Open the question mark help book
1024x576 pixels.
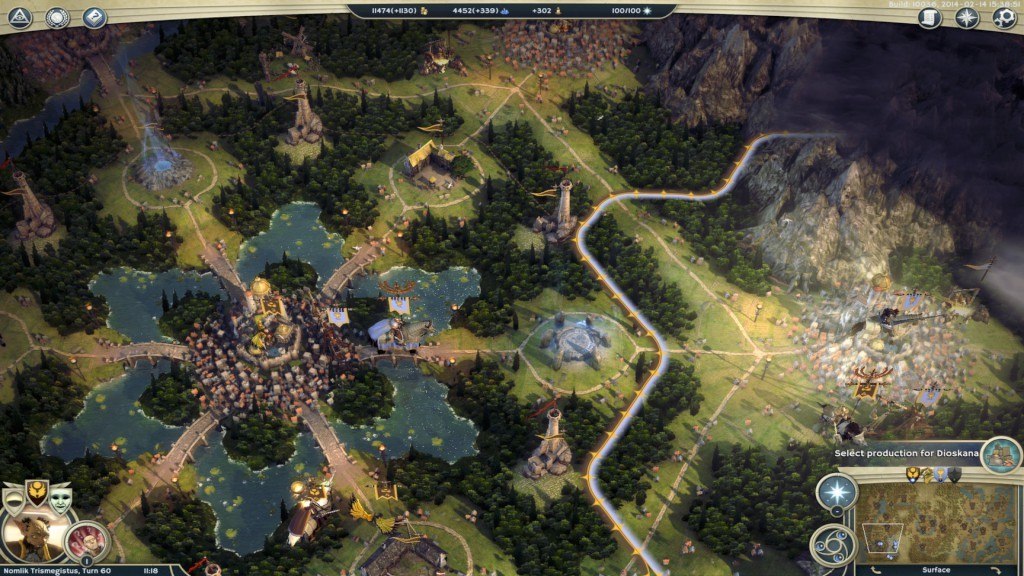[x=94, y=17]
